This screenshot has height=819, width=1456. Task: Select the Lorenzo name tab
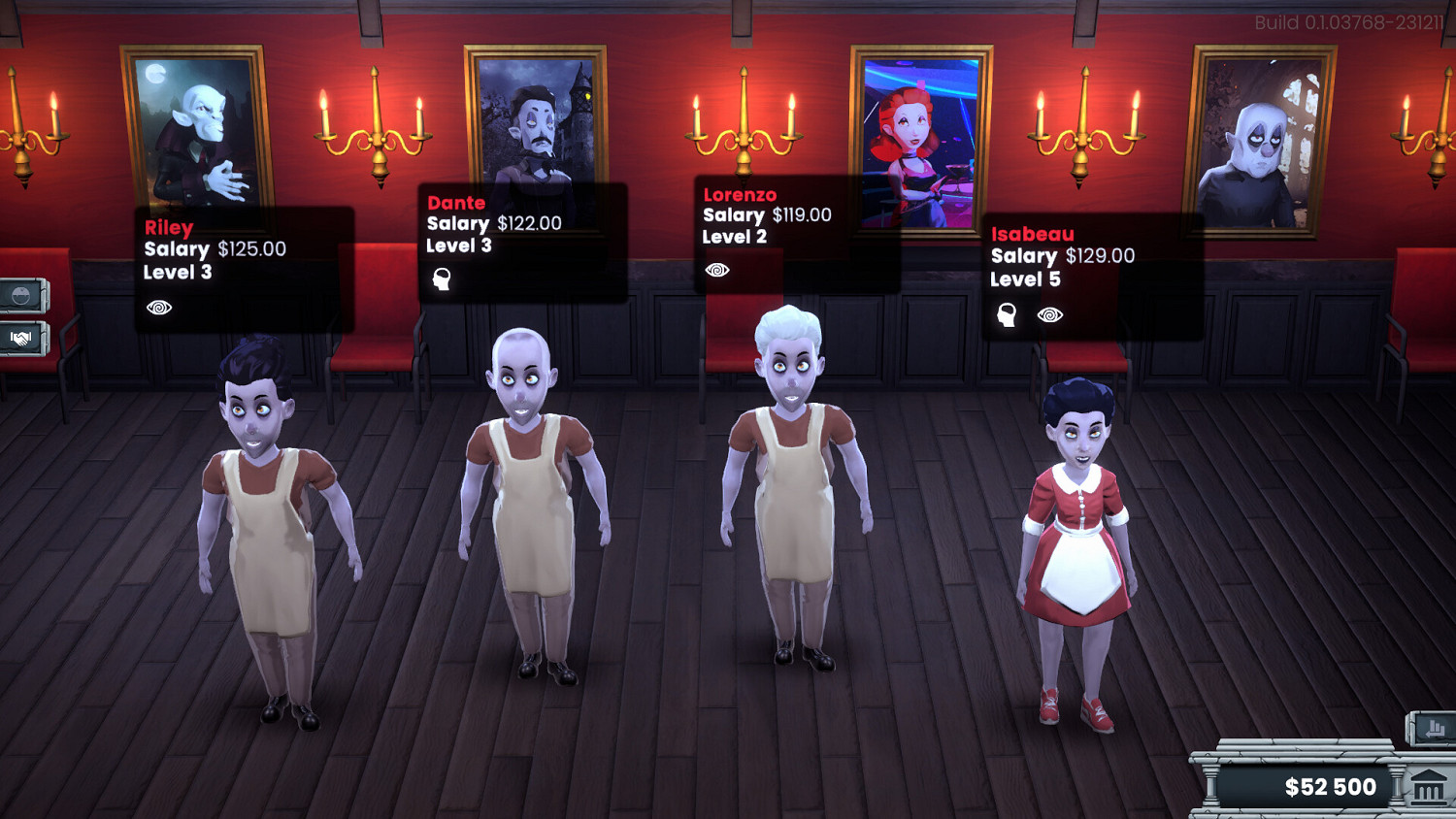(740, 194)
